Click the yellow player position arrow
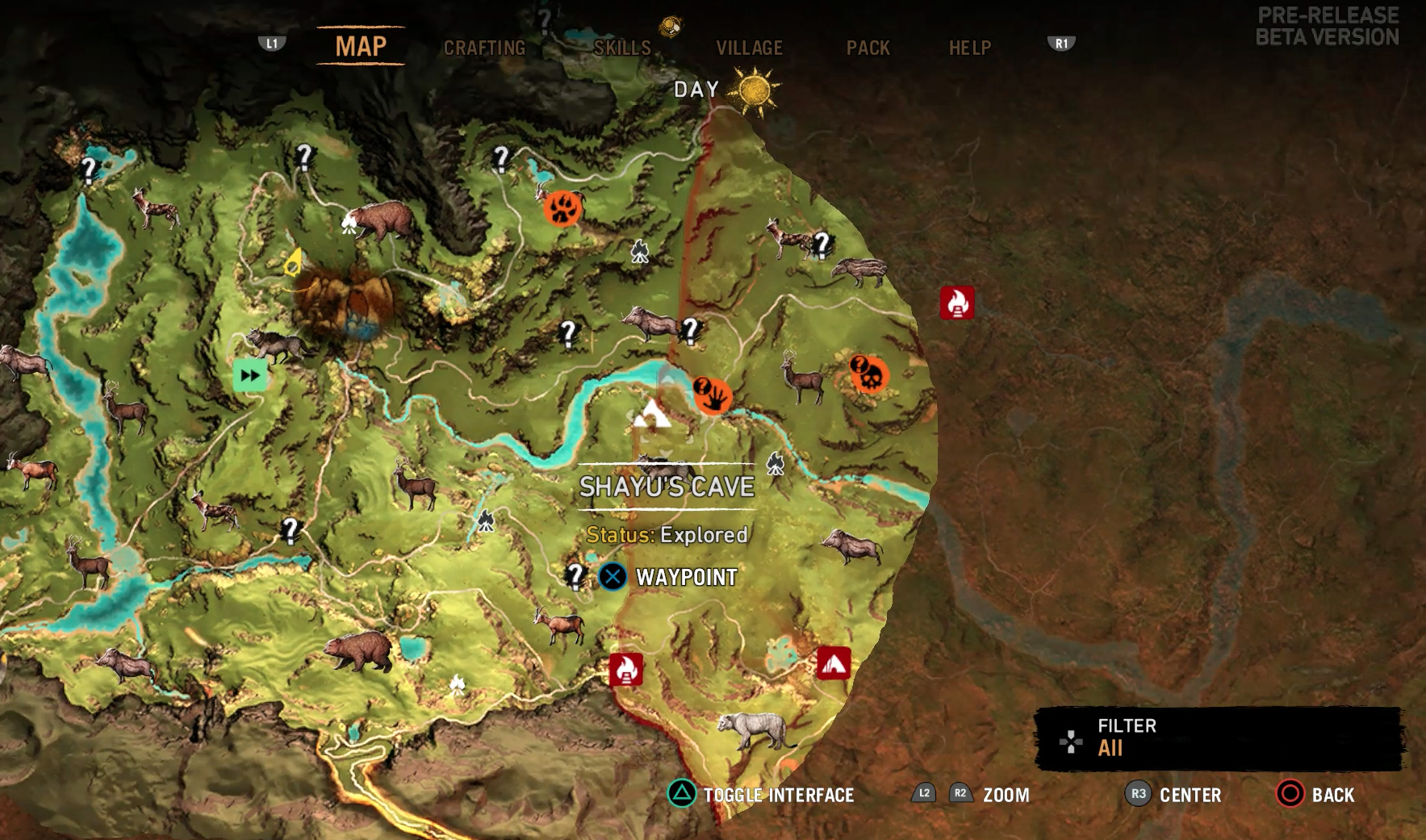Screen dimensions: 1426x840 tap(295, 262)
